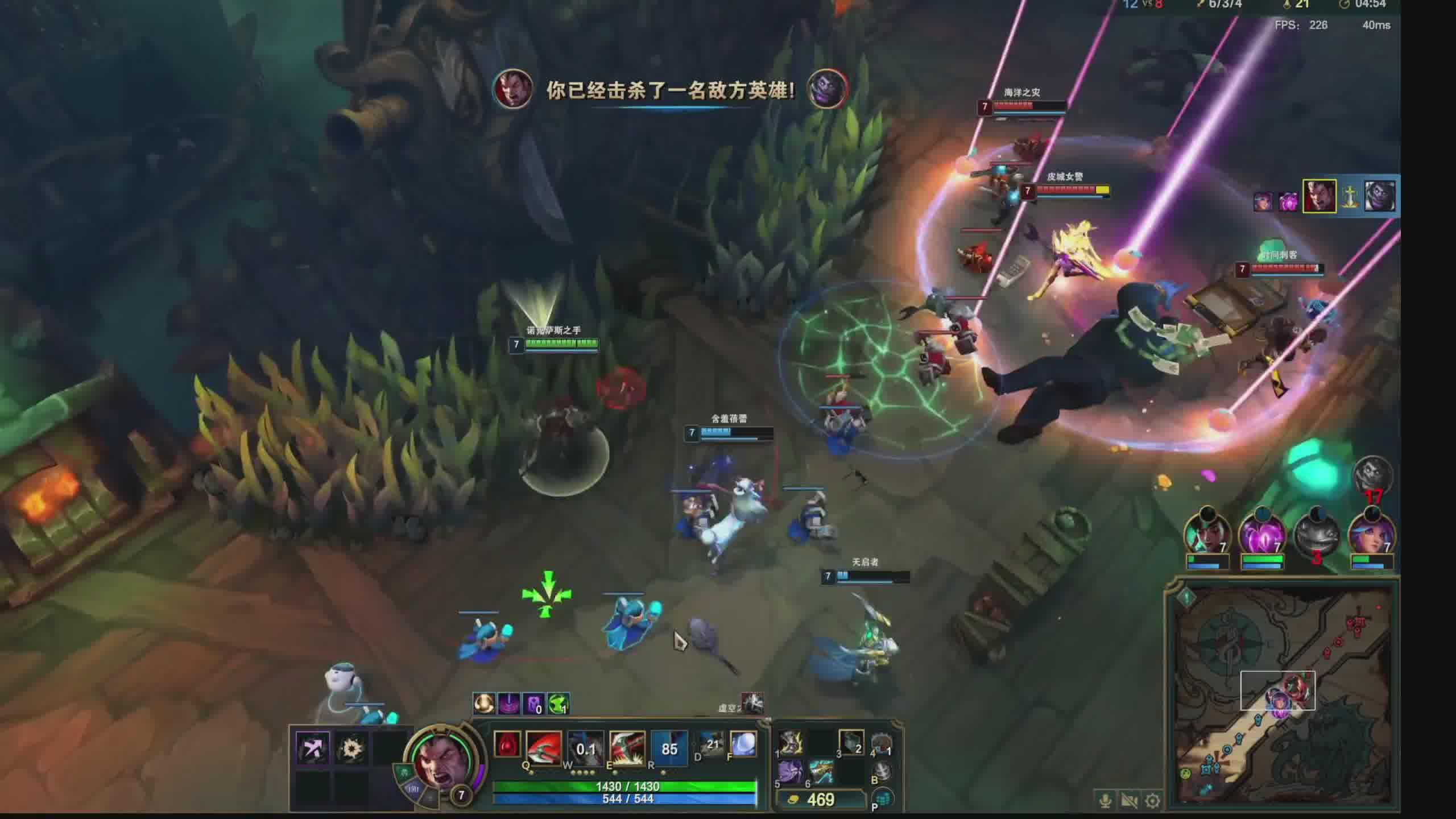Click the green-haired ally portrait
1456x819 pixels.
click(1207, 535)
